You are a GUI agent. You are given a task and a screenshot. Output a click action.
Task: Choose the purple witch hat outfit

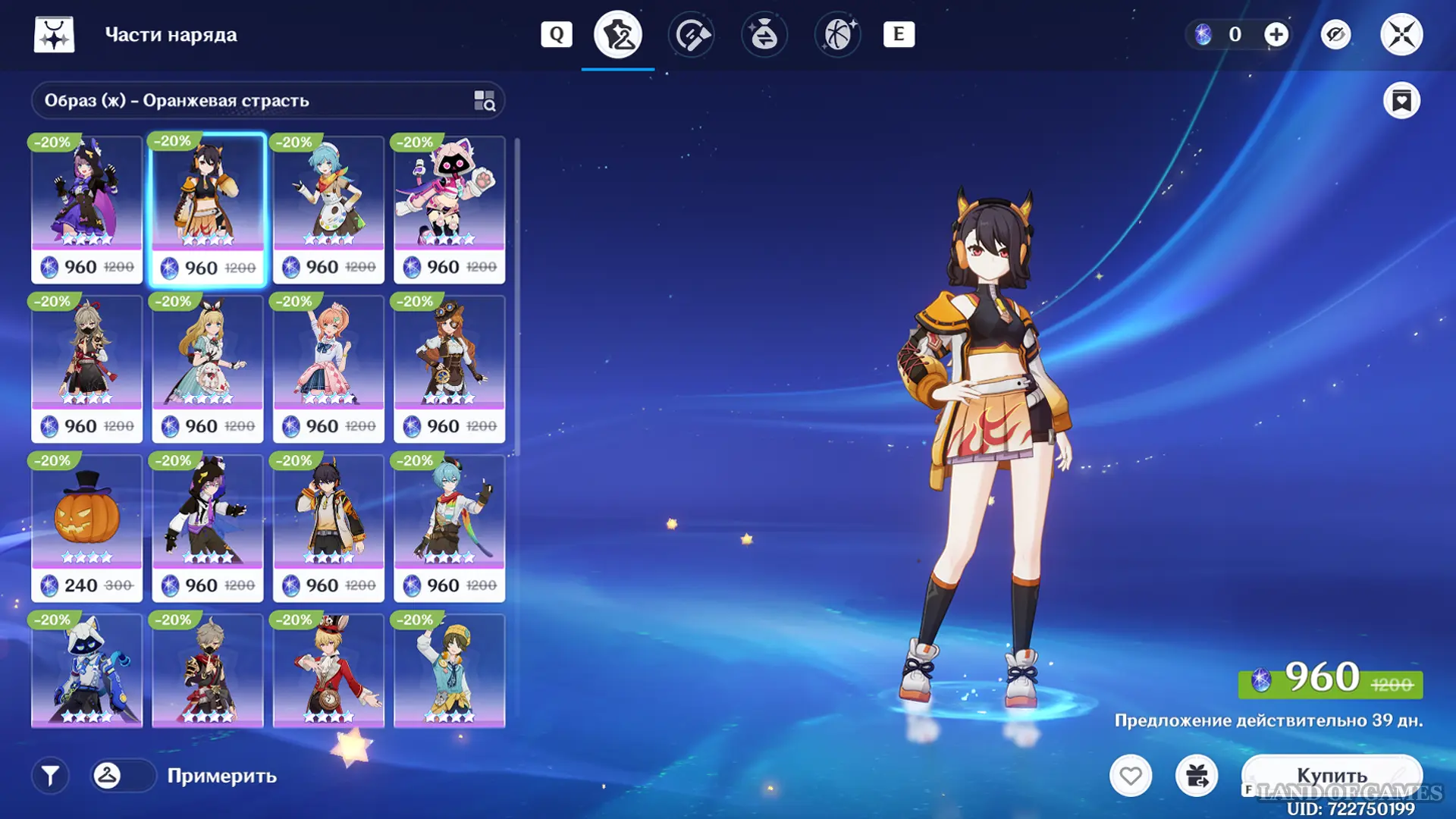point(86,209)
